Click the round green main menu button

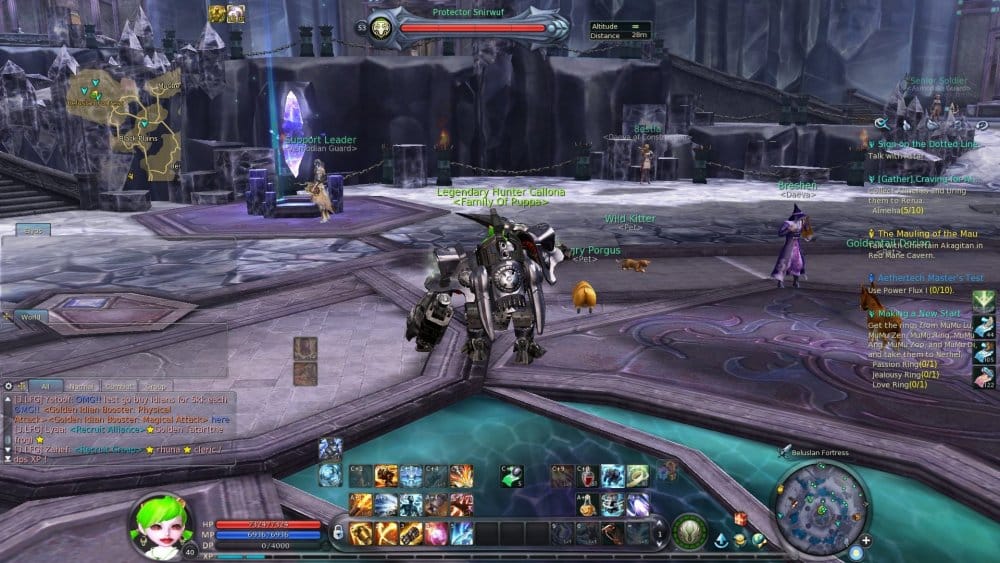689,531
